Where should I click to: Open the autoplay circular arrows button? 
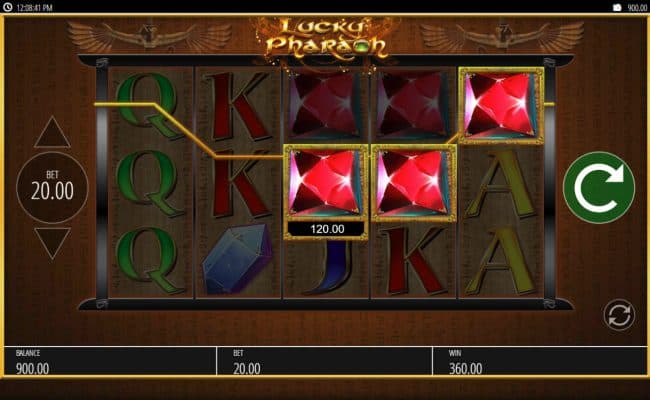619,316
